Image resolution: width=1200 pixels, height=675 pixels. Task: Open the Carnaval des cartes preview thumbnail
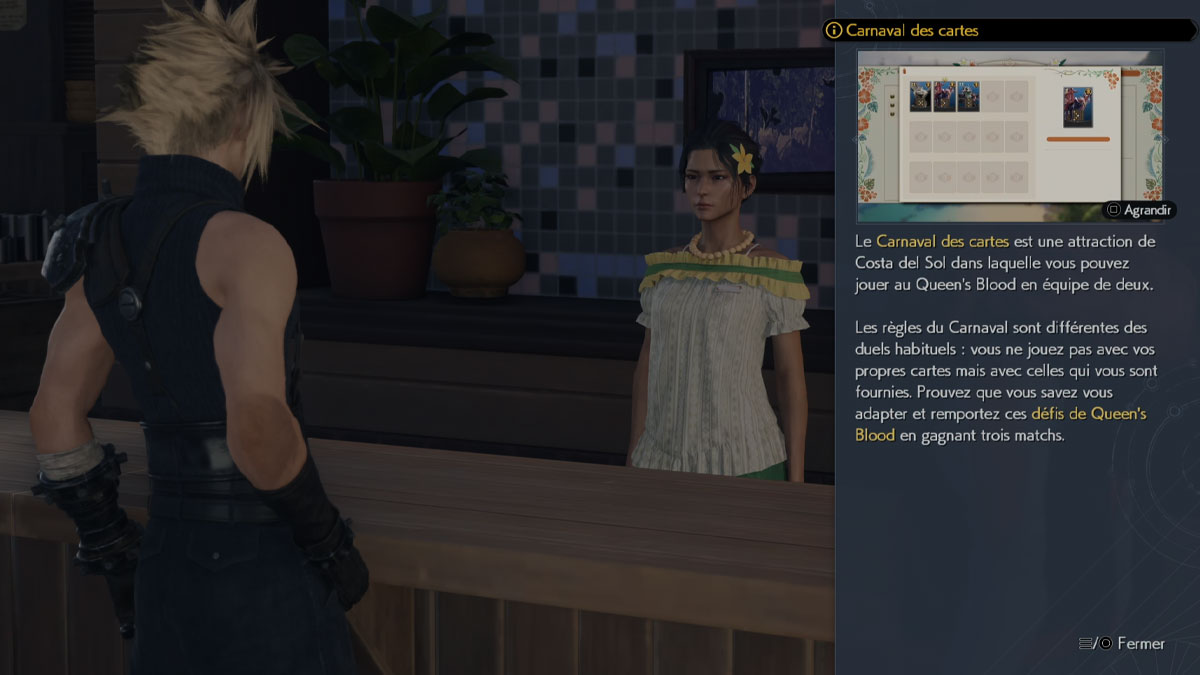1010,135
